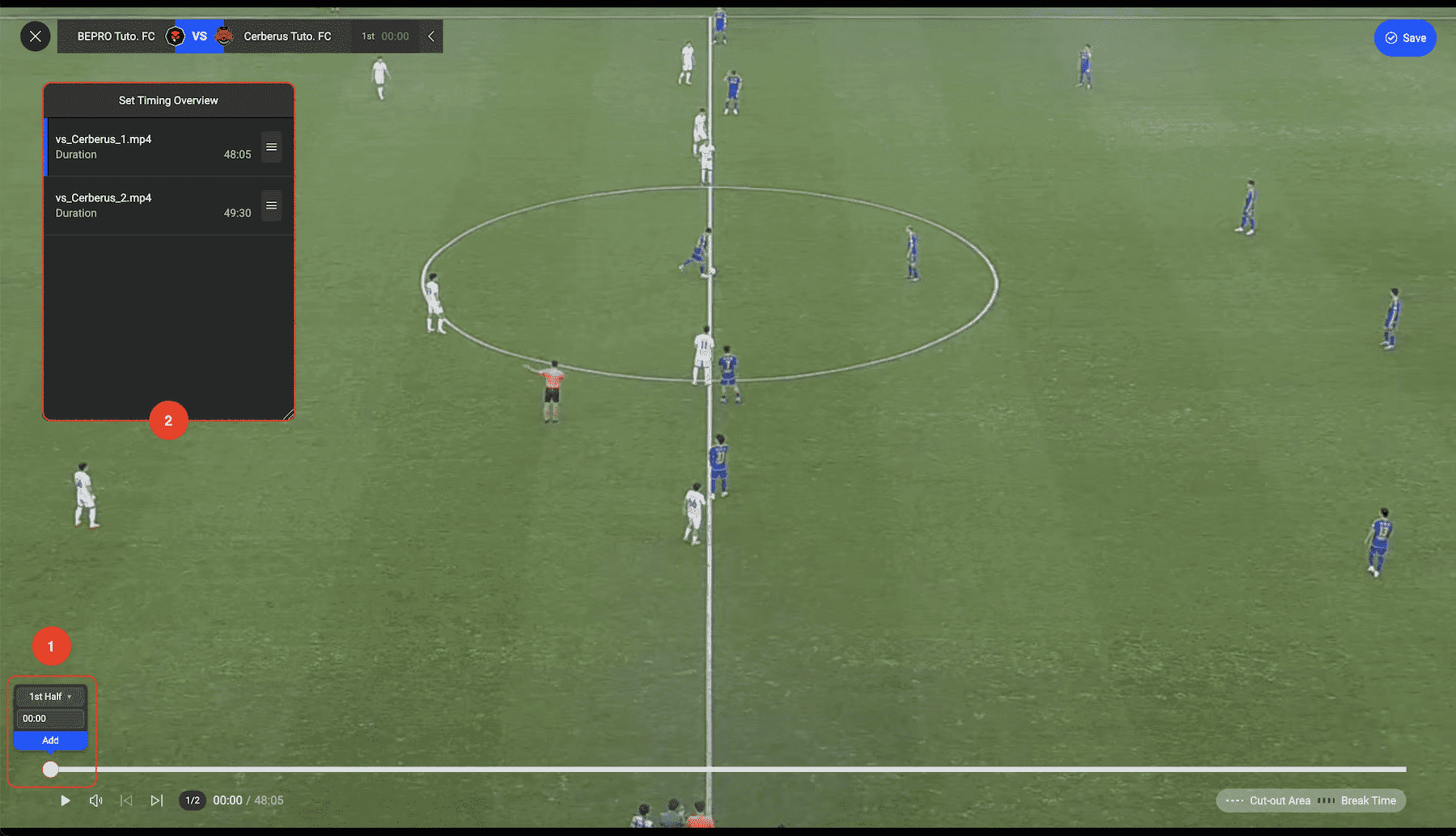The height and width of the screenshot is (836, 1456).
Task: Toggle the volume speaker icon
Action: click(95, 800)
